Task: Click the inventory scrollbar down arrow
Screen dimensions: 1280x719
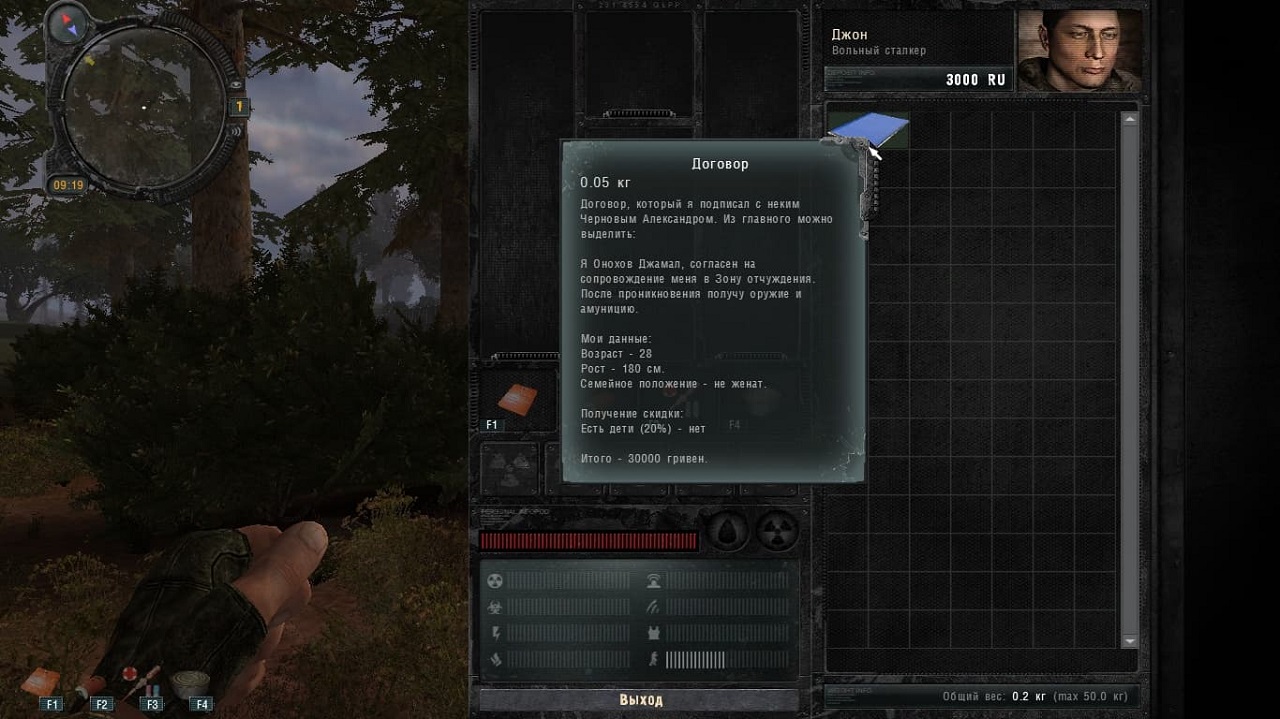Action: pyautogui.click(x=1130, y=640)
